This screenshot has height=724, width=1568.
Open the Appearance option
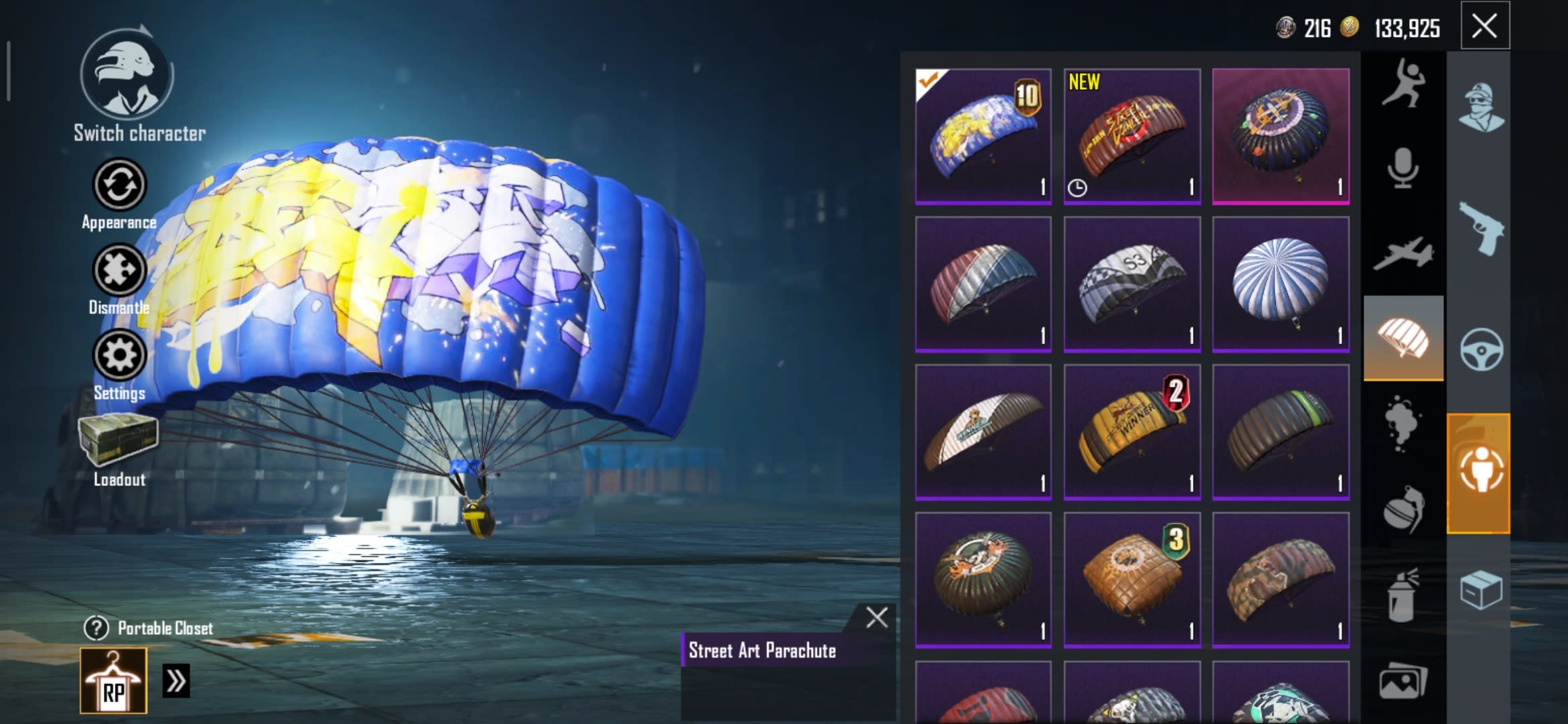pyautogui.click(x=119, y=185)
